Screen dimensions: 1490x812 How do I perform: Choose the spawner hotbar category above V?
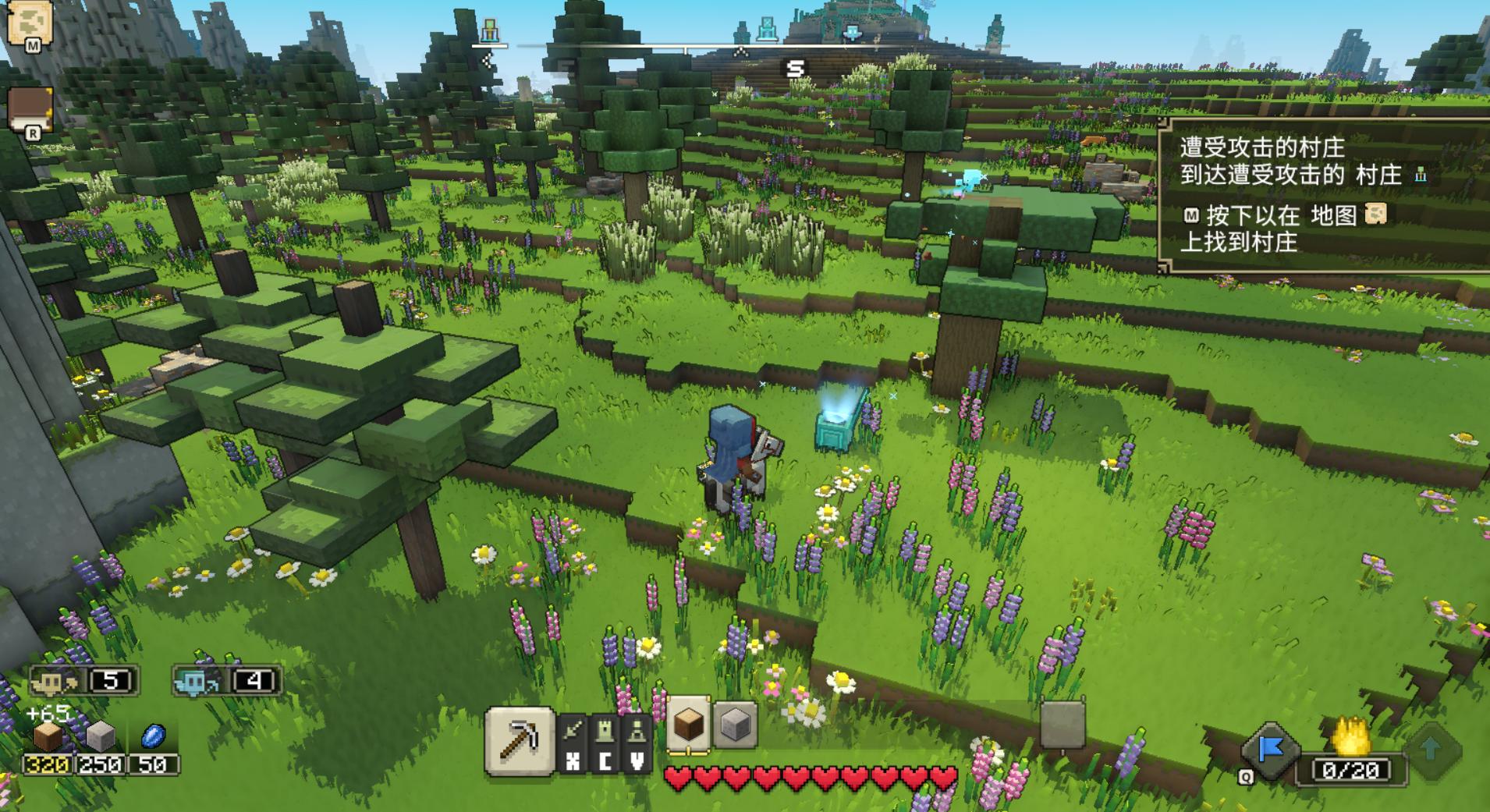click(637, 732)
